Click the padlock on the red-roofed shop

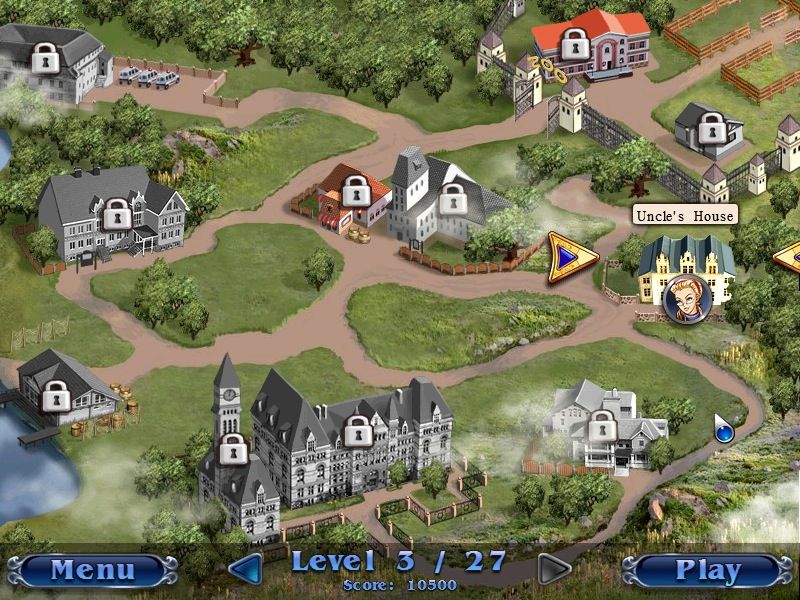tap(355, 188)
